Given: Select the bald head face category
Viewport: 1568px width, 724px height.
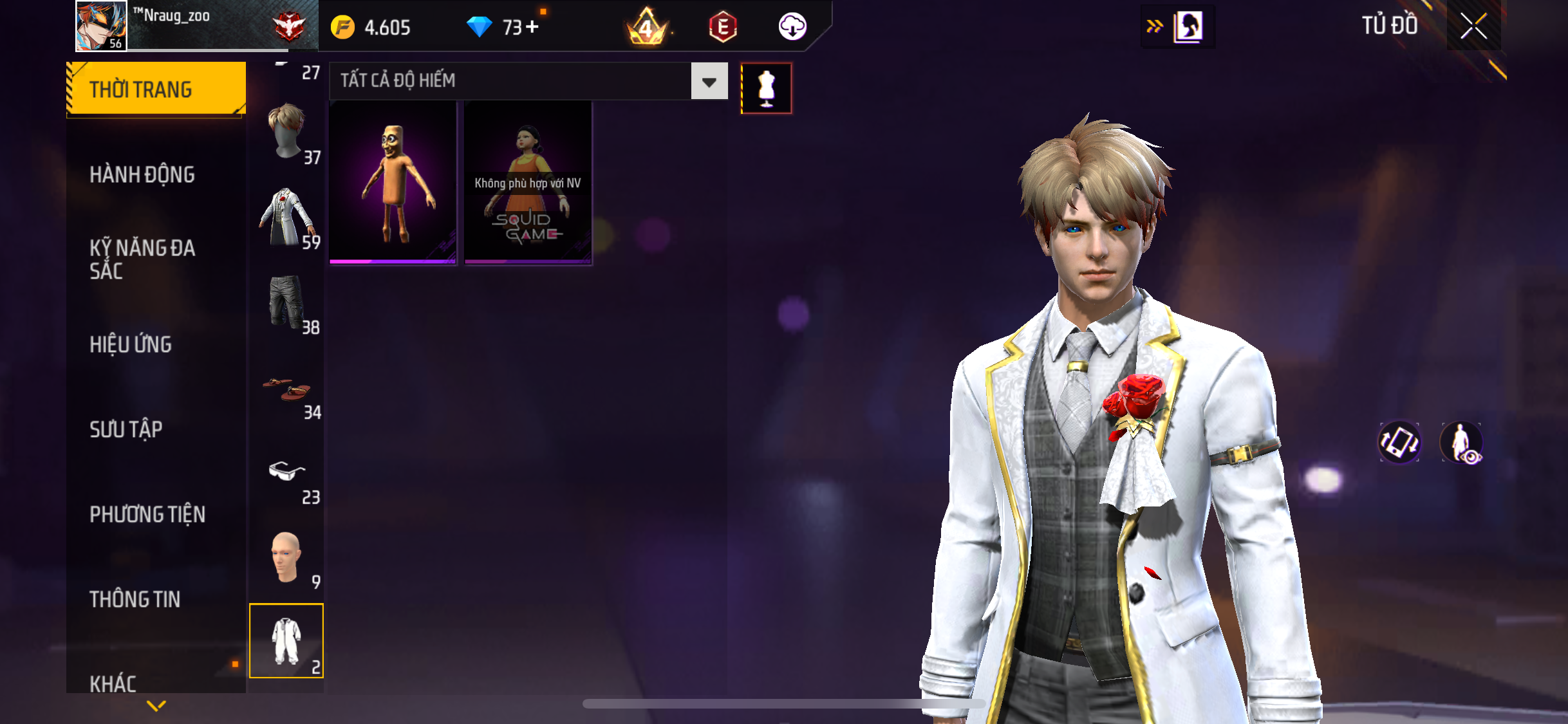Looking at the screenshot, I should coord(287,558).
